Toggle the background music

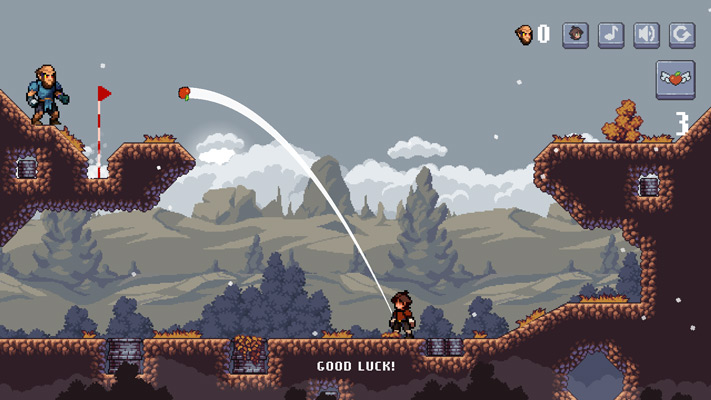[x=611, y=34]
